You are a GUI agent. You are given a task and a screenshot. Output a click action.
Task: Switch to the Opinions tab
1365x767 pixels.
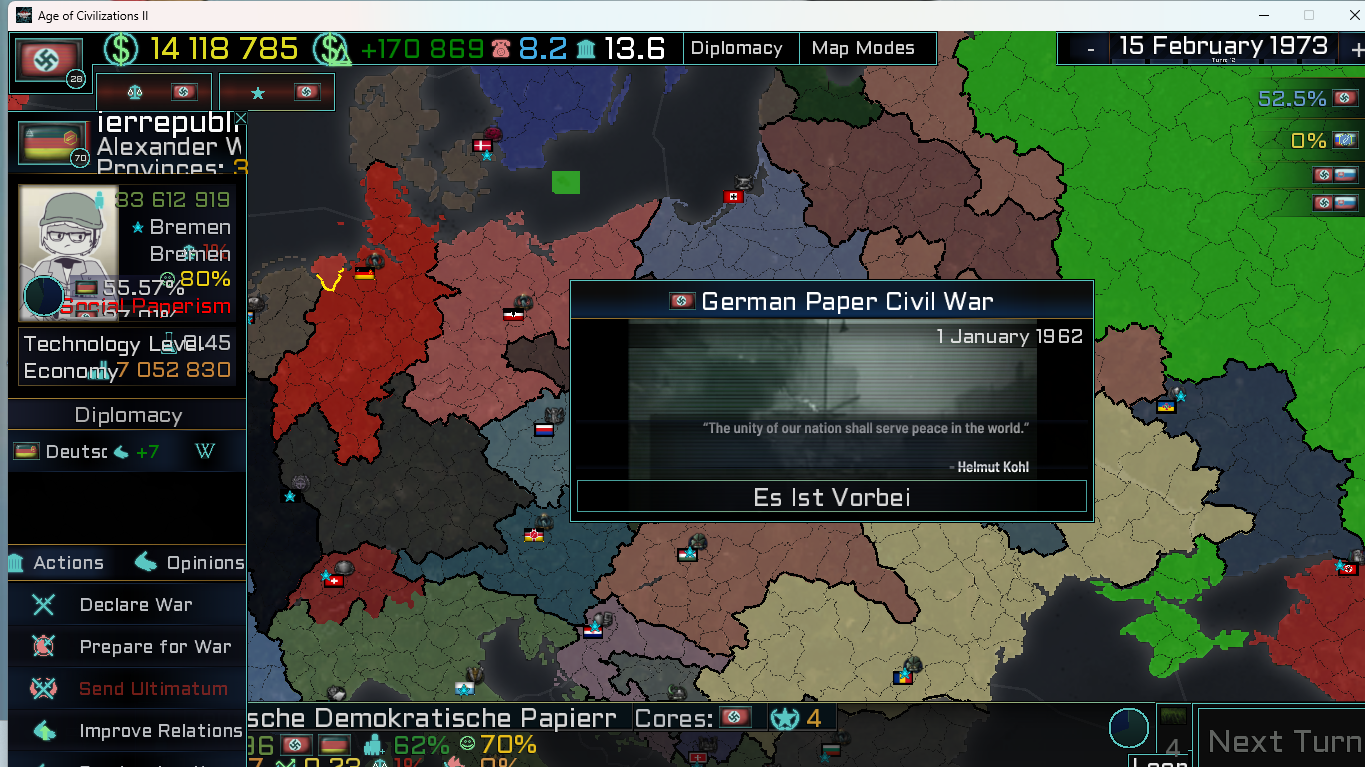click(190, 563)
